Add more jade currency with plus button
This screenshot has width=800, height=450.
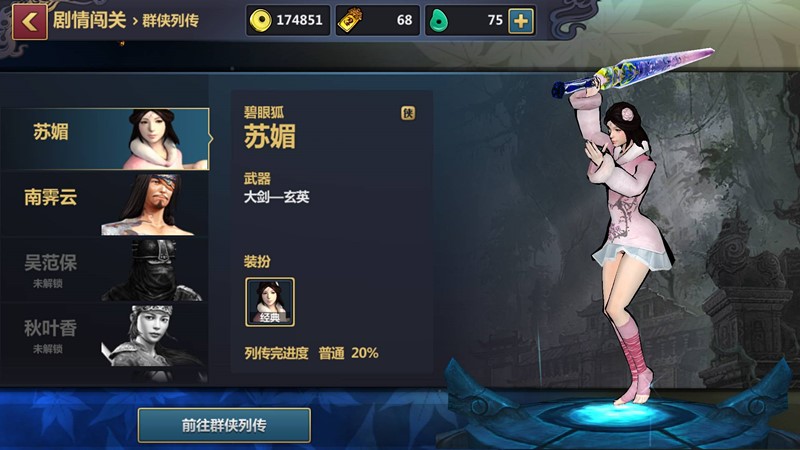[521, 21]
